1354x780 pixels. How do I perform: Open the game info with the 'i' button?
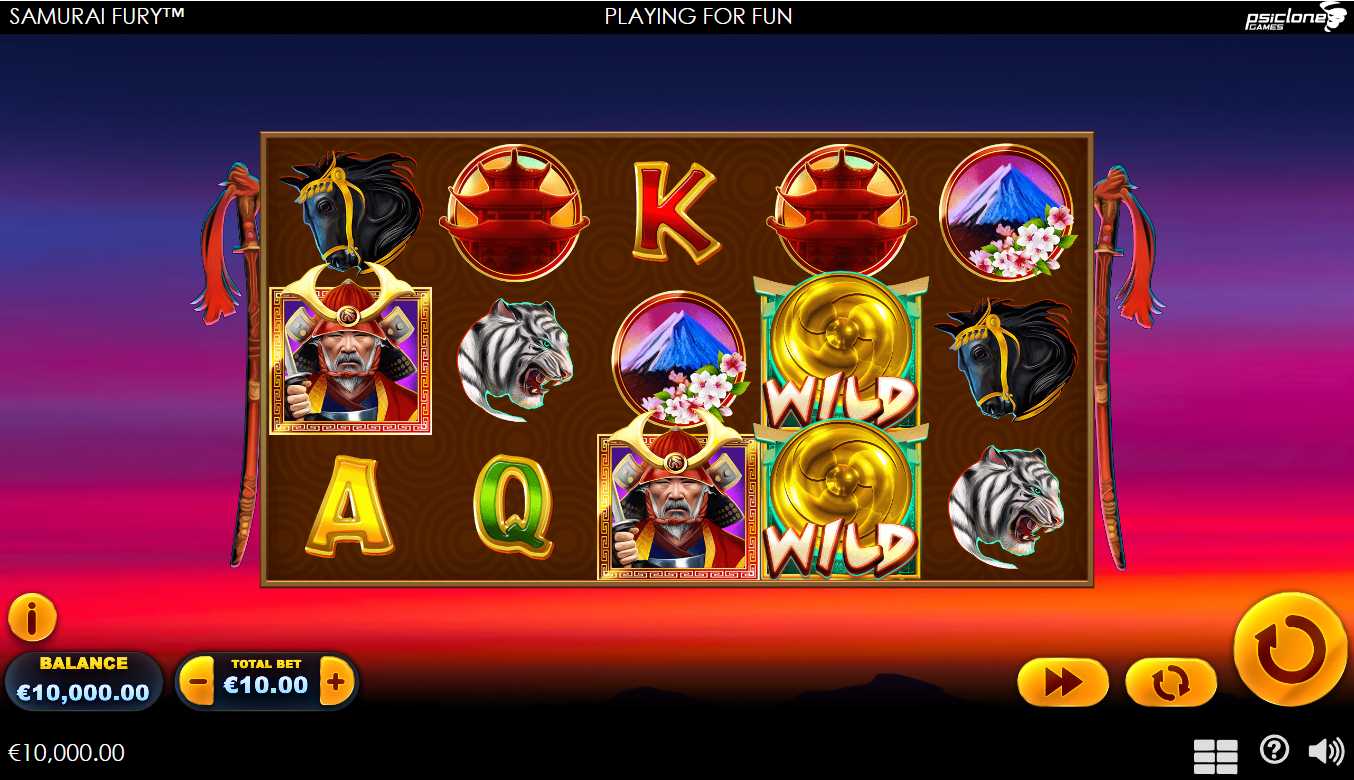tap(32, 619)
